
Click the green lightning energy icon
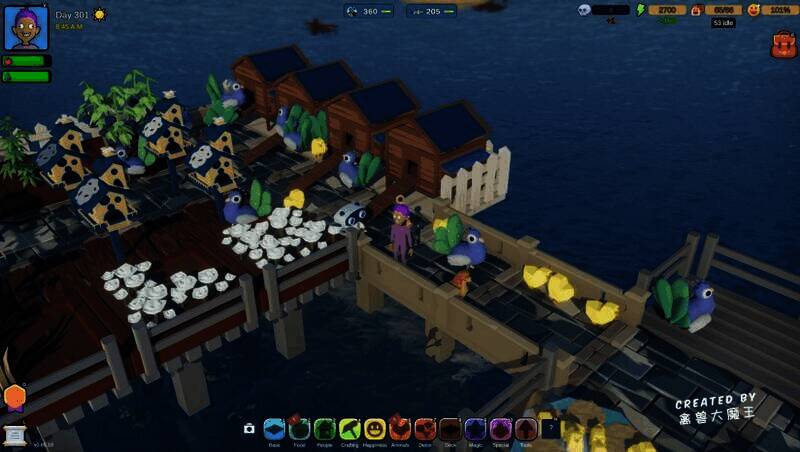point(641,10)
